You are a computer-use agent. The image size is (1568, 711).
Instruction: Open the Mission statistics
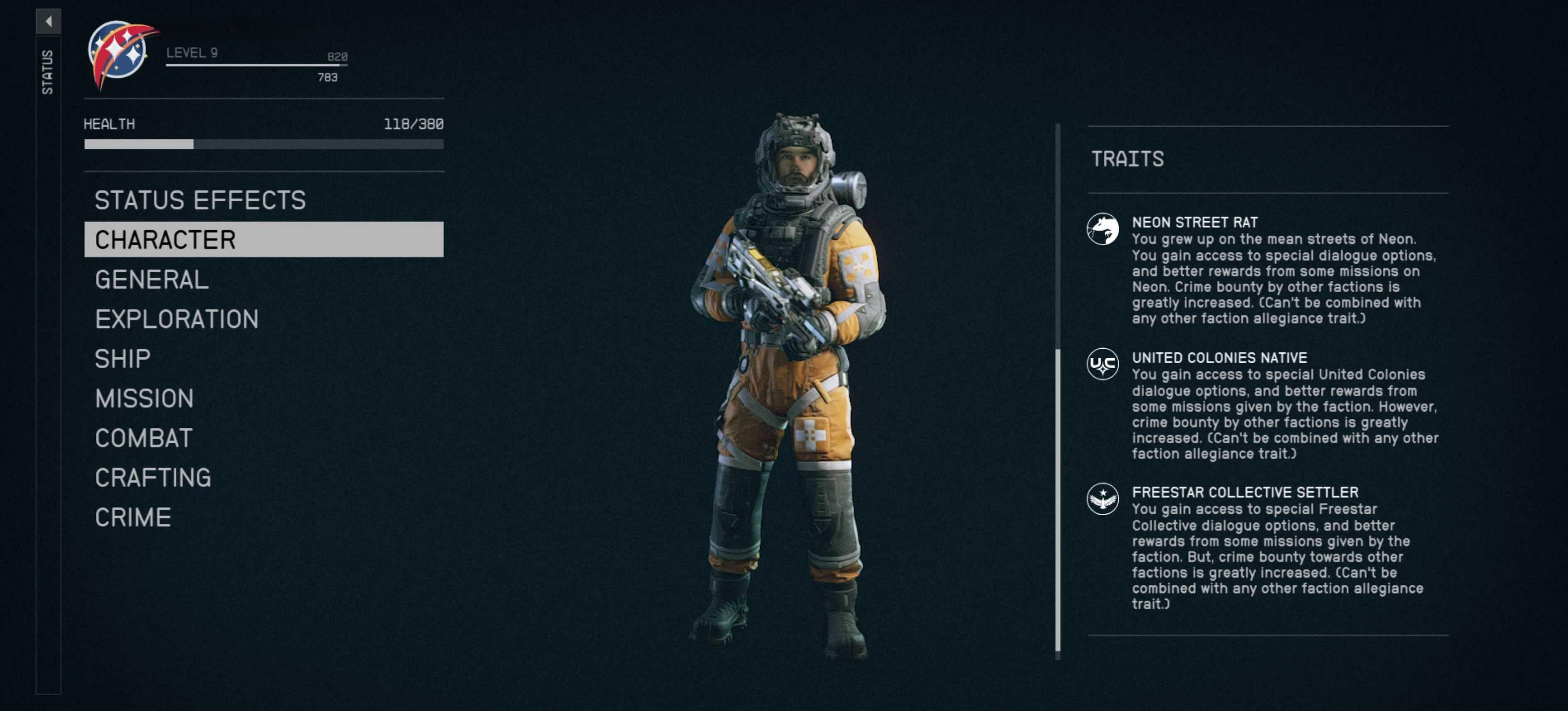[x=144, y=398]
